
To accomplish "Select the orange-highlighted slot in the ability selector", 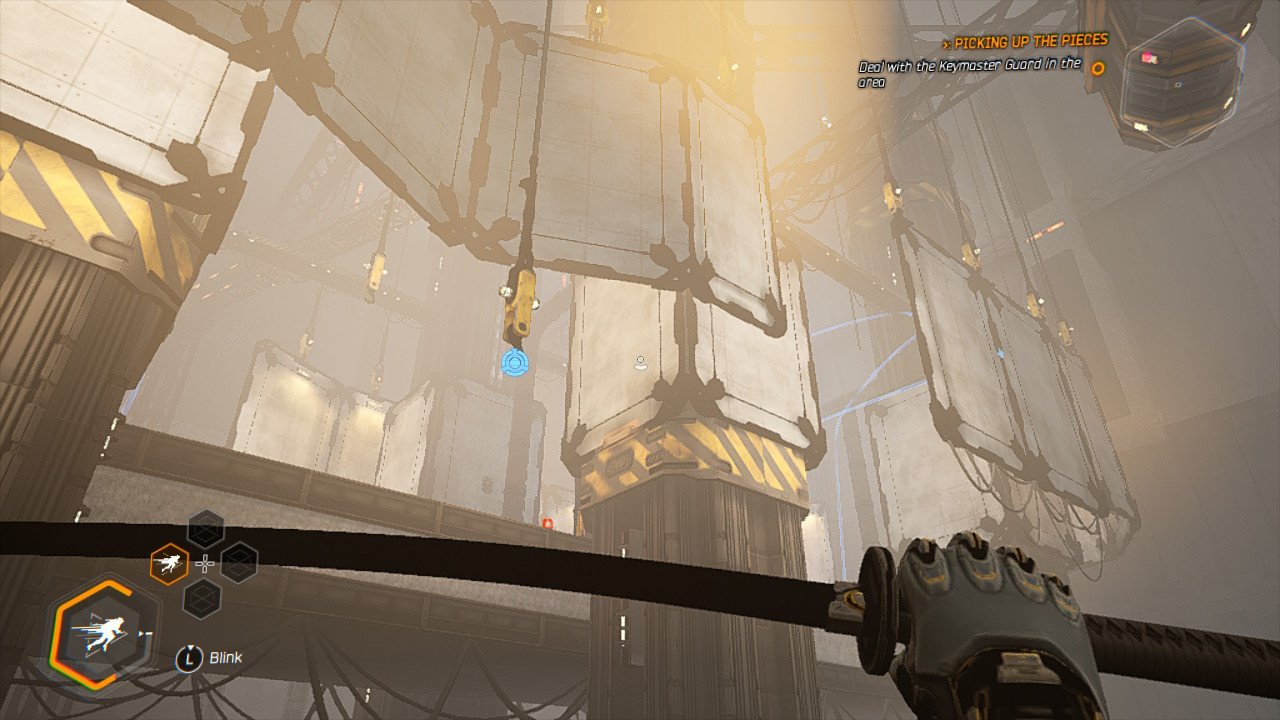I will coord(169,563).
